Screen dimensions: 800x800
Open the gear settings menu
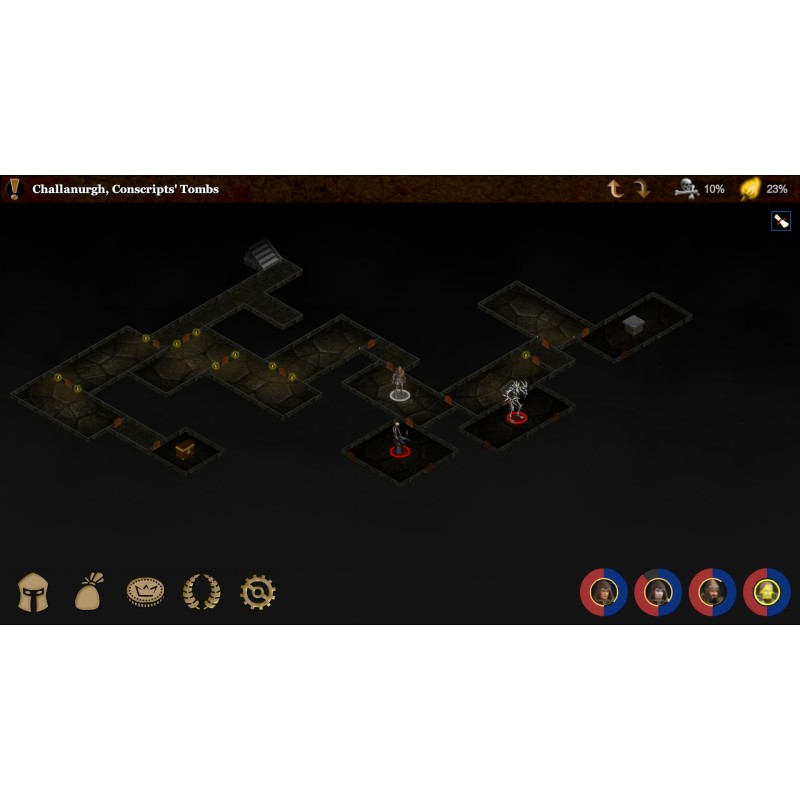258,592
